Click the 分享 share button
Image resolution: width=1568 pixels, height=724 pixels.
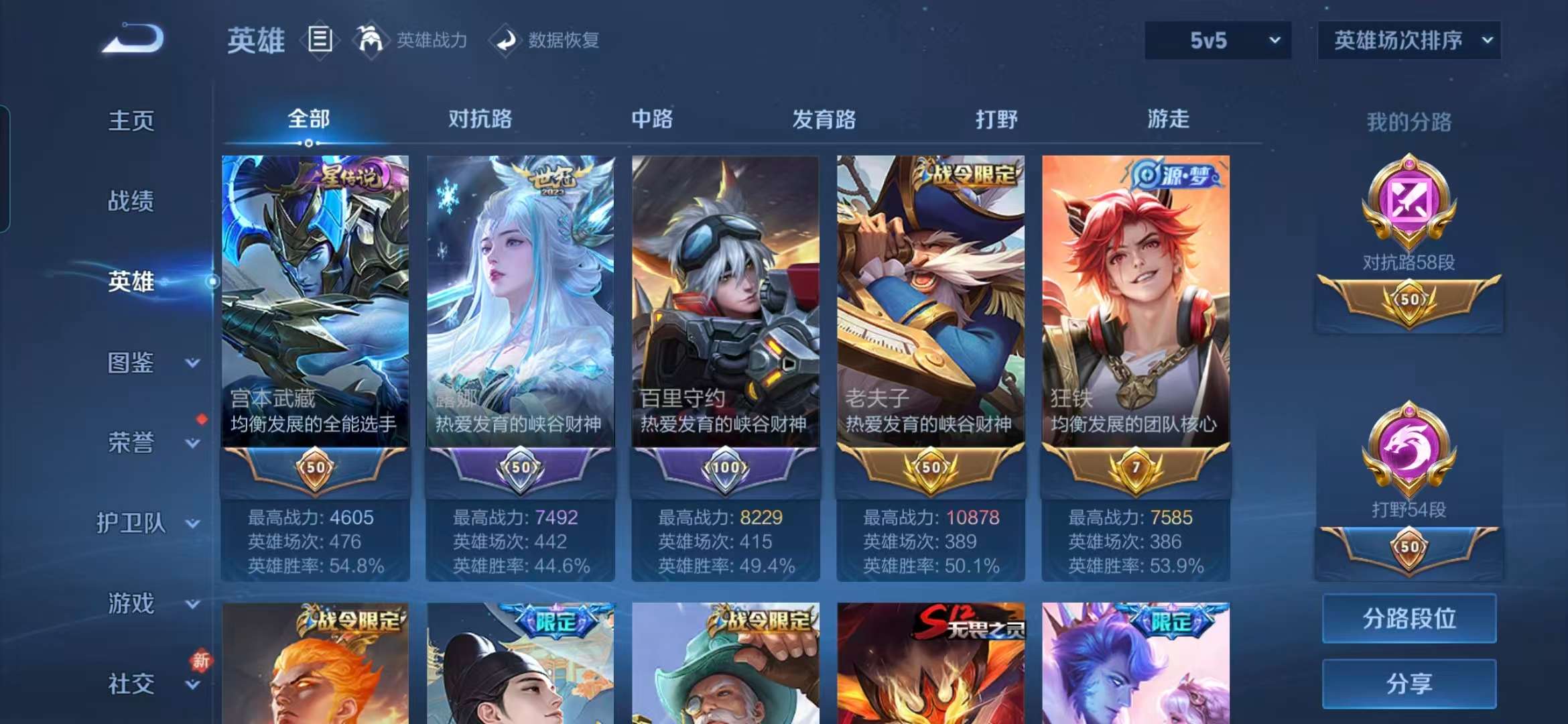[1409, 685]
